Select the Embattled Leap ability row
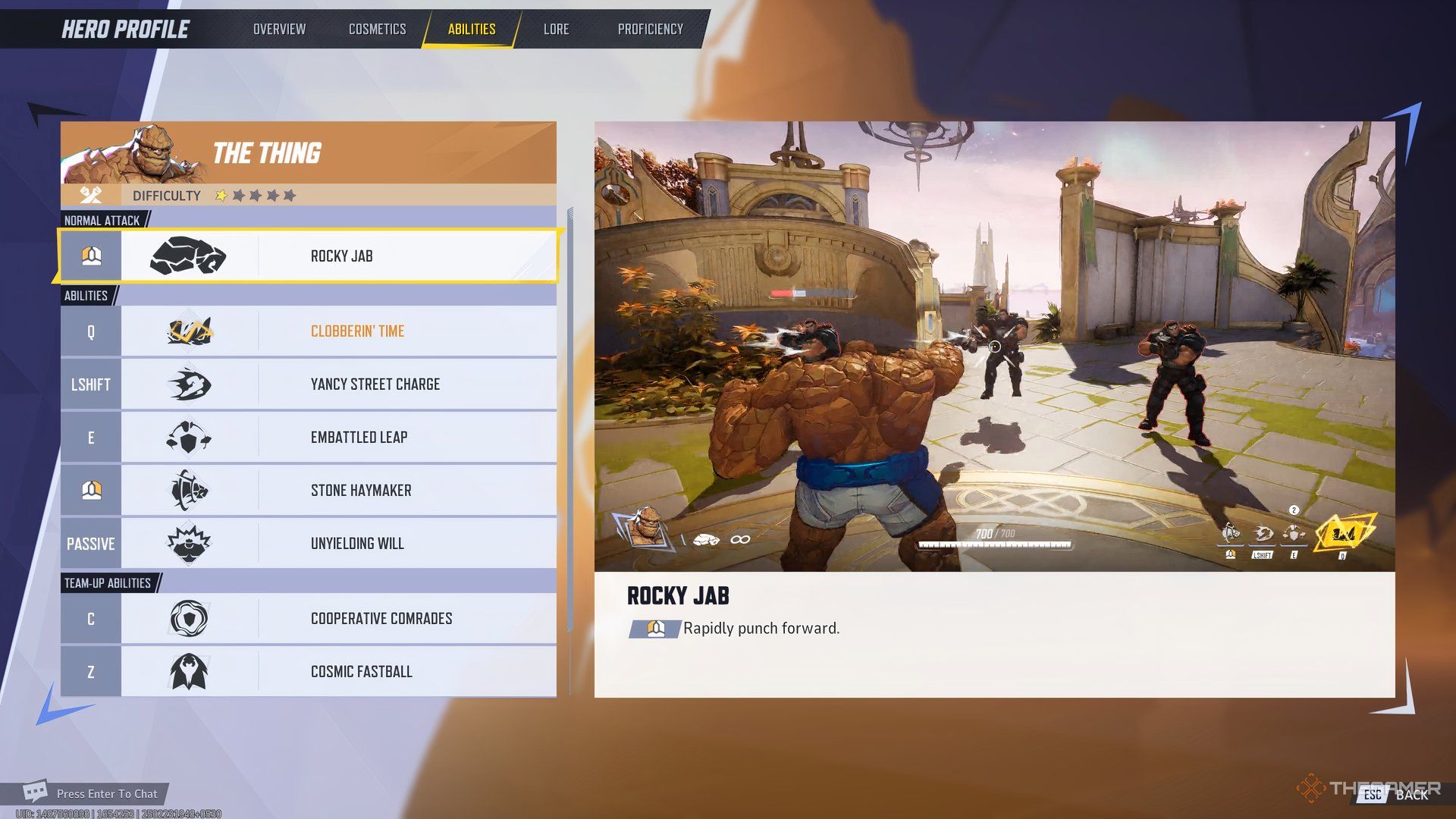 359,438
